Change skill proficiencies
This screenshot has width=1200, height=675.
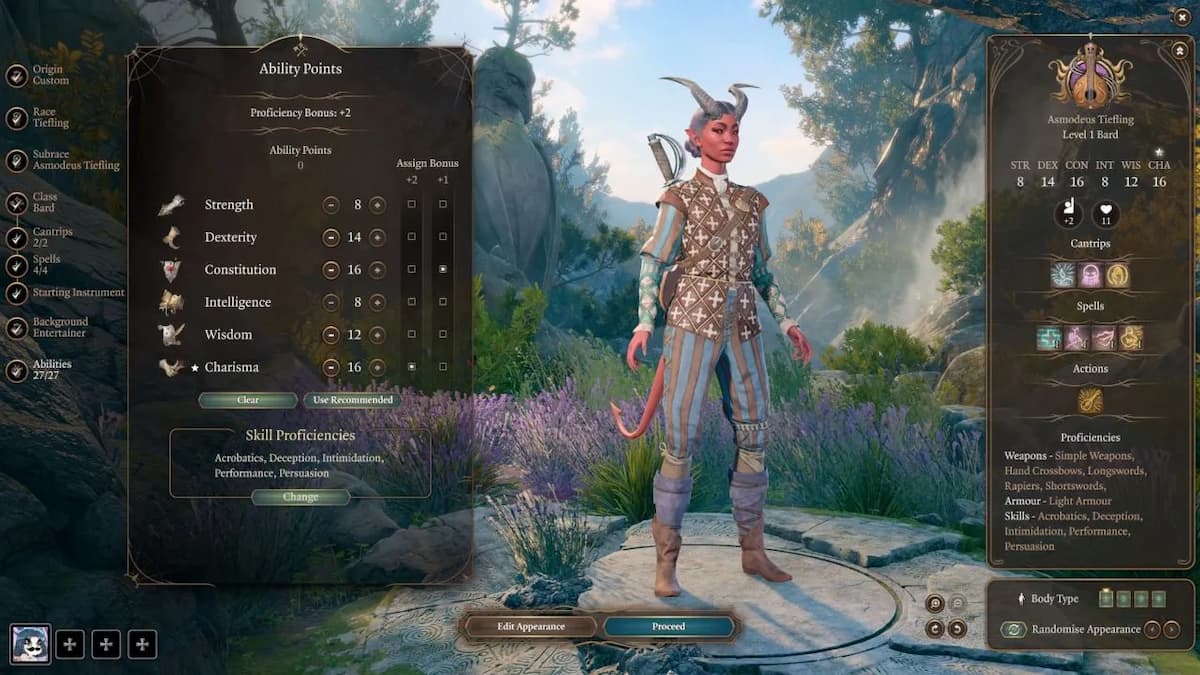point(300,497)
